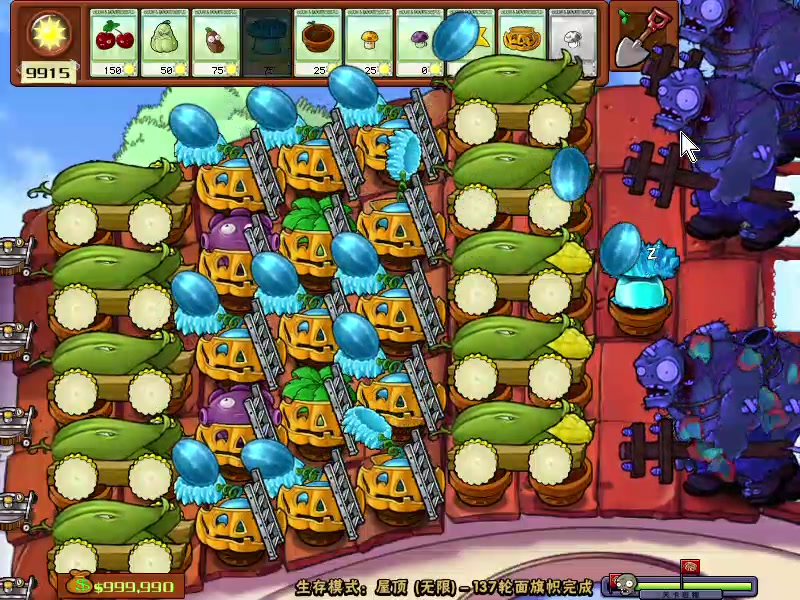Select the greyed-out Doom-shroom seed packet
The height and width of the screenshot is (600, 800).
[x=268, y=44]
